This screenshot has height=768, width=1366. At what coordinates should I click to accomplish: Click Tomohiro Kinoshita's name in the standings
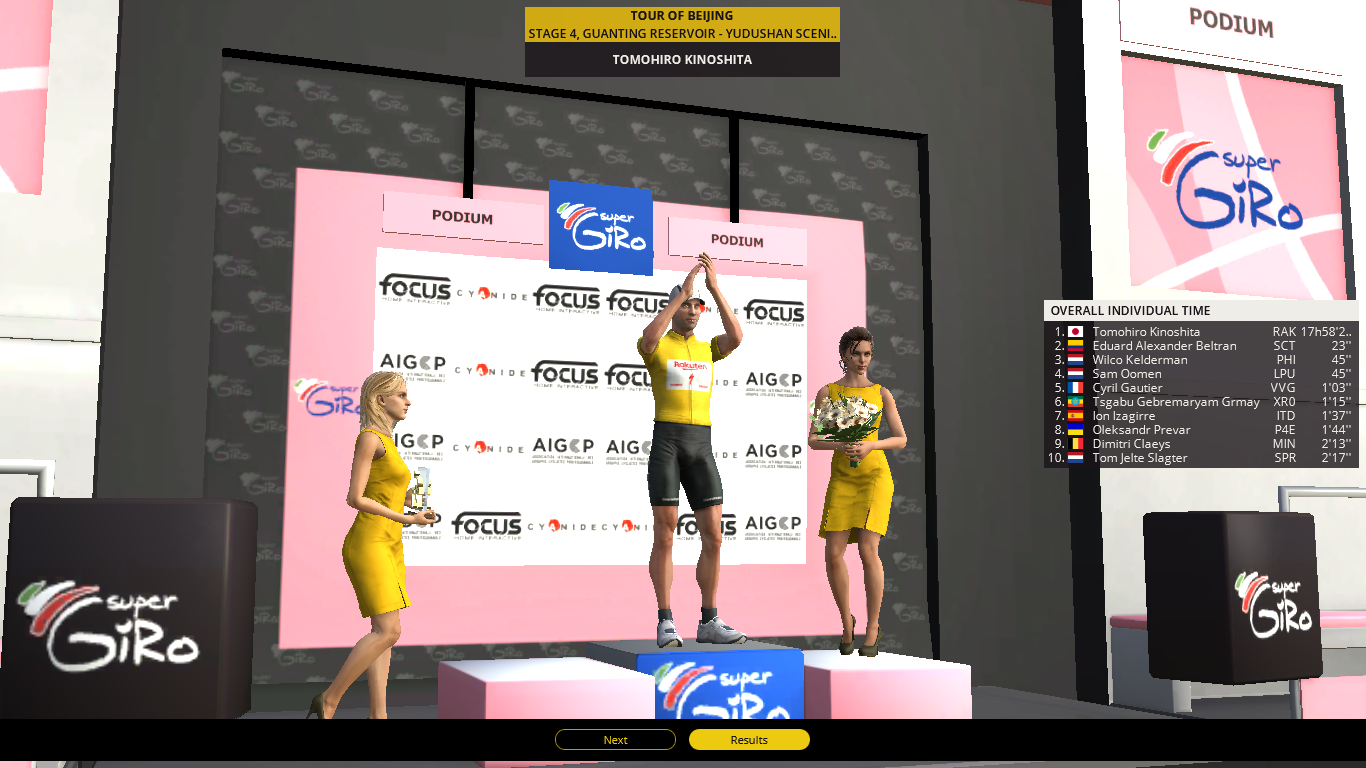pyautogui.click(x=1145, y=331)
